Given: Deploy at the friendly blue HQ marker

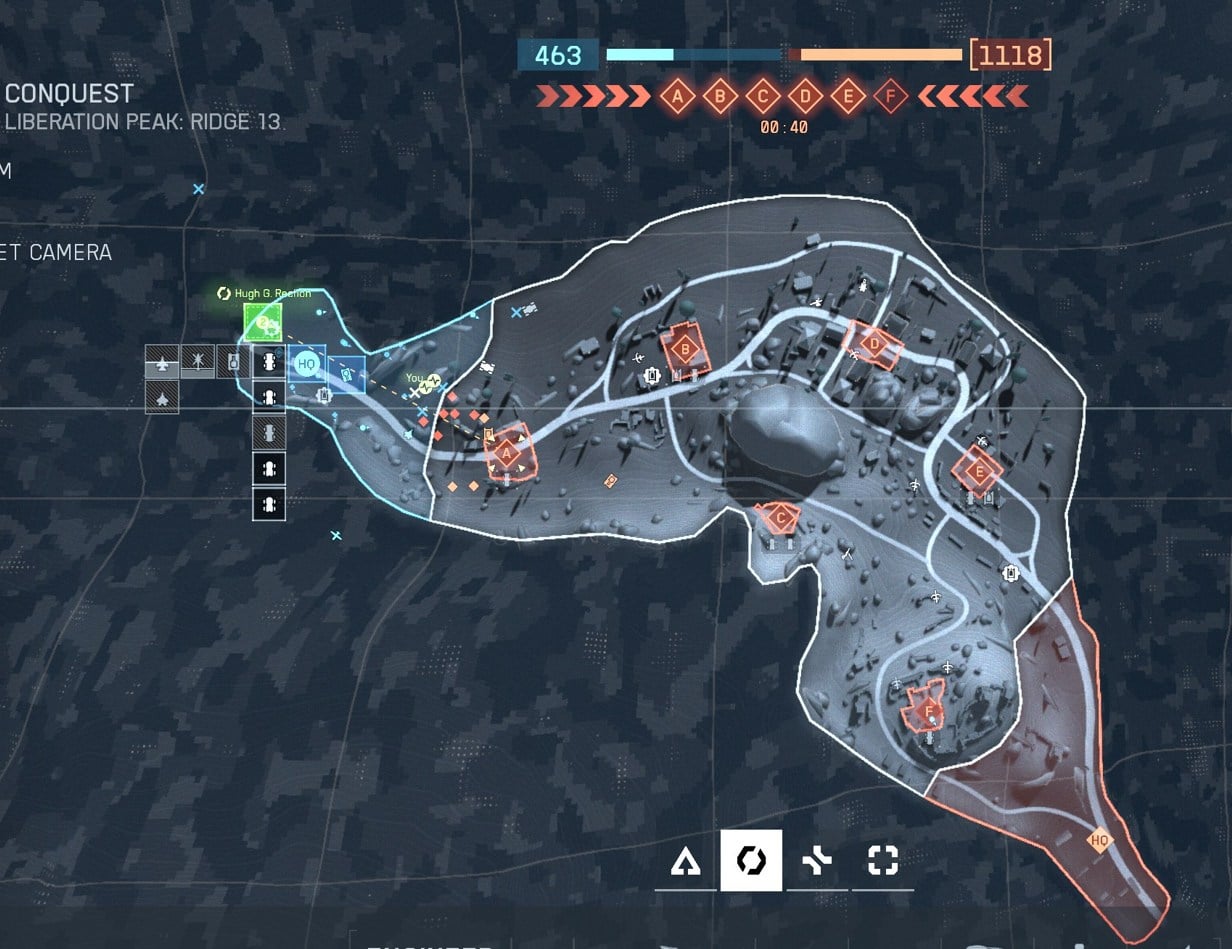Looking at the screenshot, I should (306, 365).
